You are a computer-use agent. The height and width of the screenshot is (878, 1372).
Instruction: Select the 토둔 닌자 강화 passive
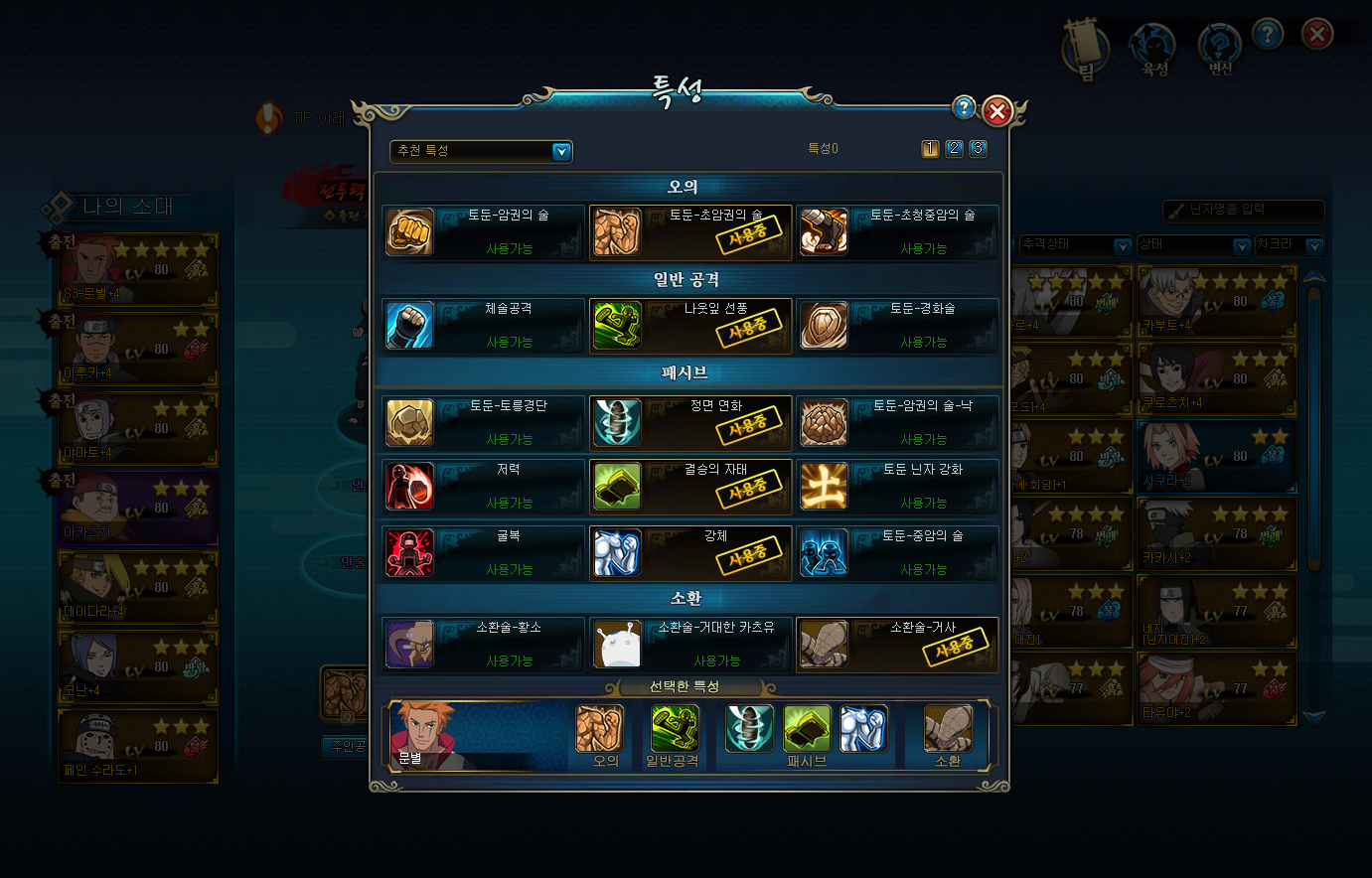tap(897, 487)
